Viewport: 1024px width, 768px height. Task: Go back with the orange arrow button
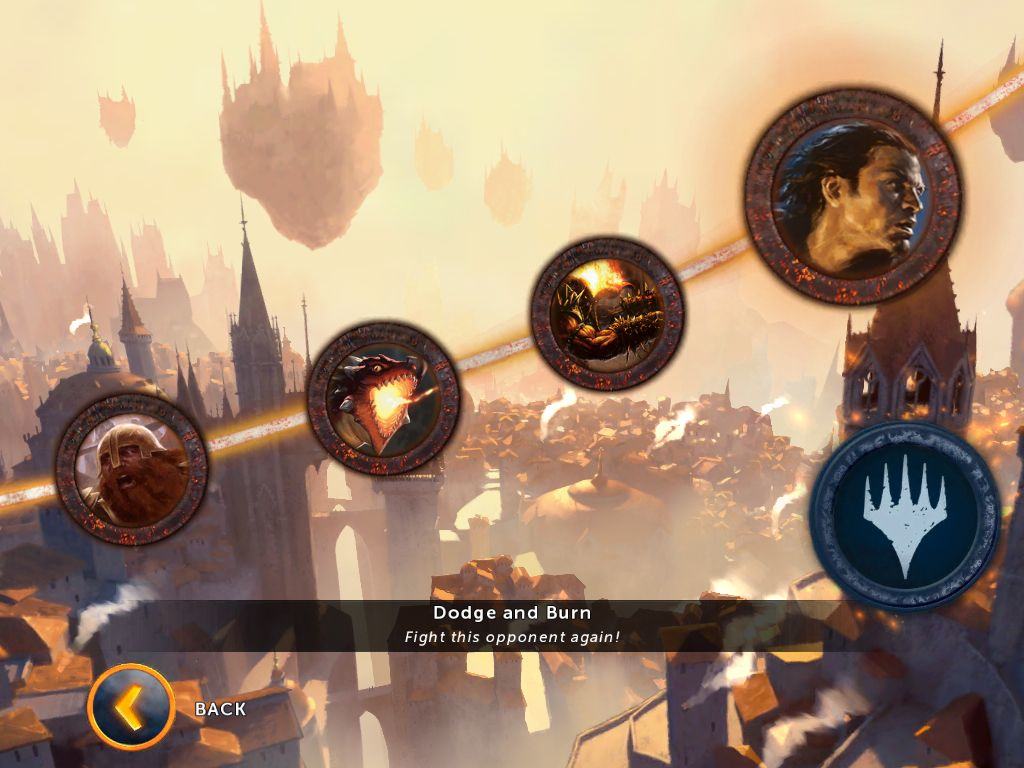[131, 708]
